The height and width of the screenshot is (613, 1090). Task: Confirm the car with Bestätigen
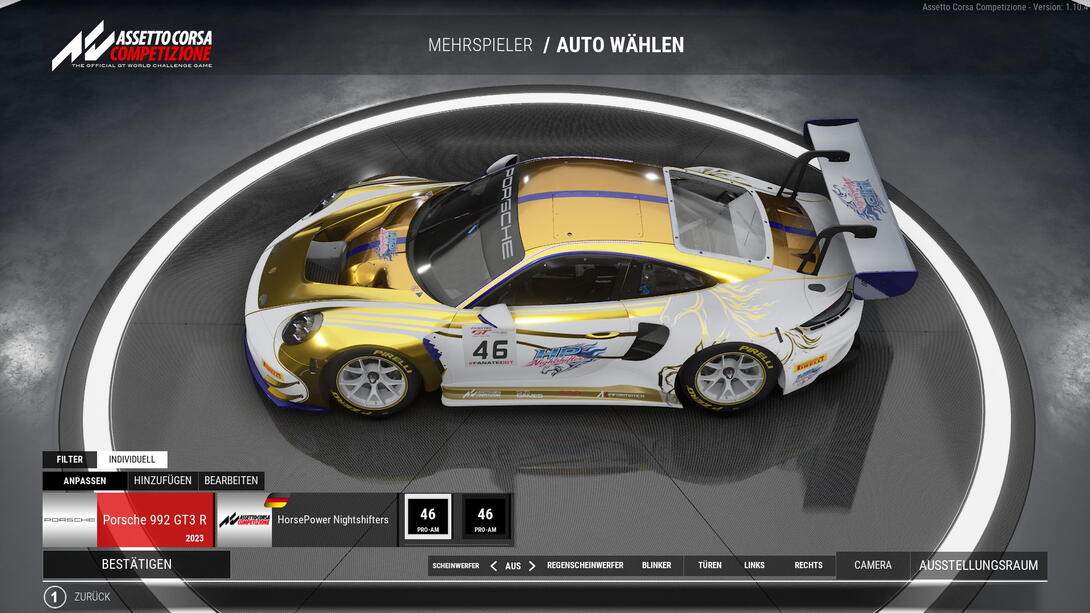[137, 564]
